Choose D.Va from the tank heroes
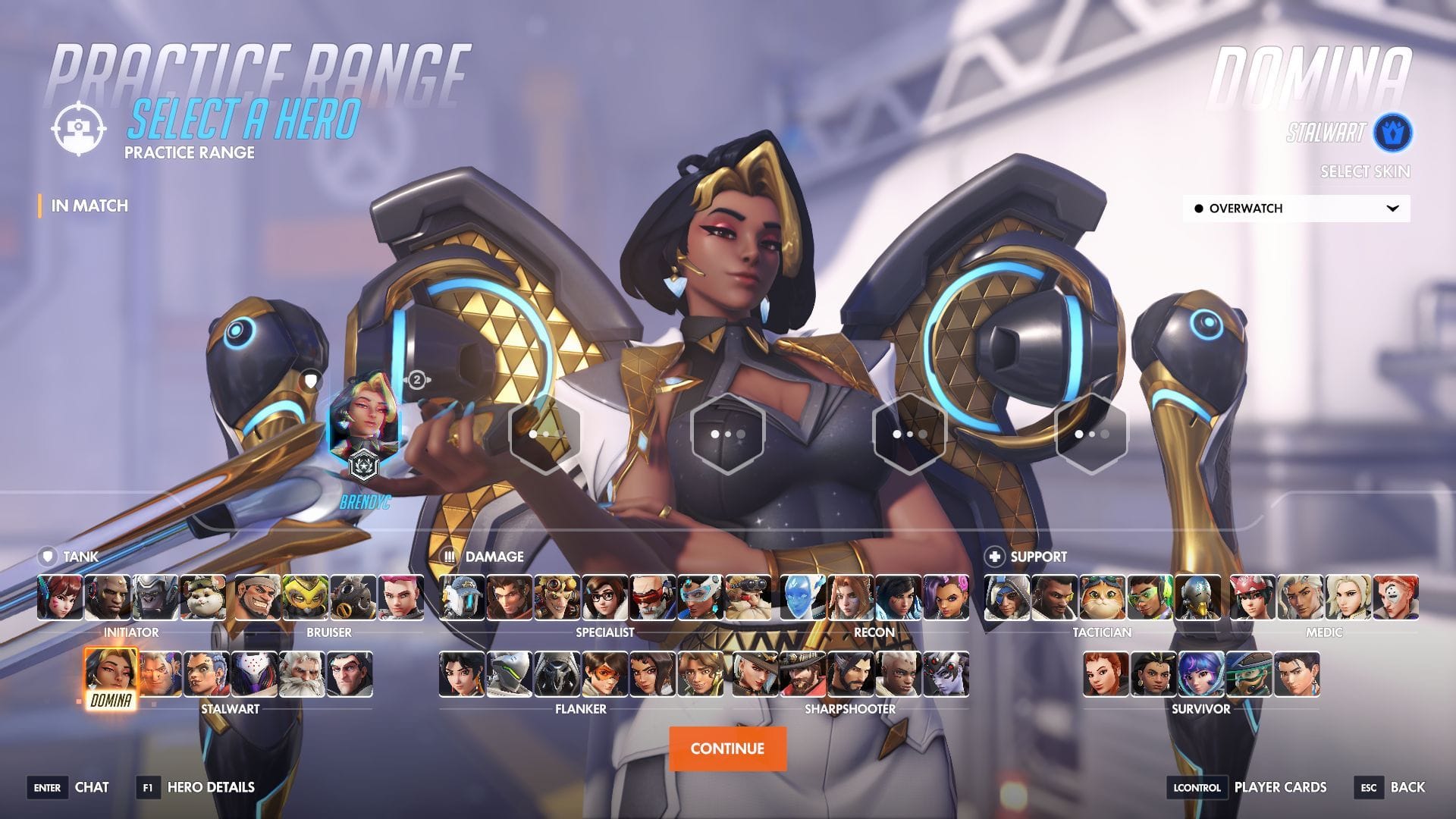This screenshot has height=819, width=1456. 60,598
